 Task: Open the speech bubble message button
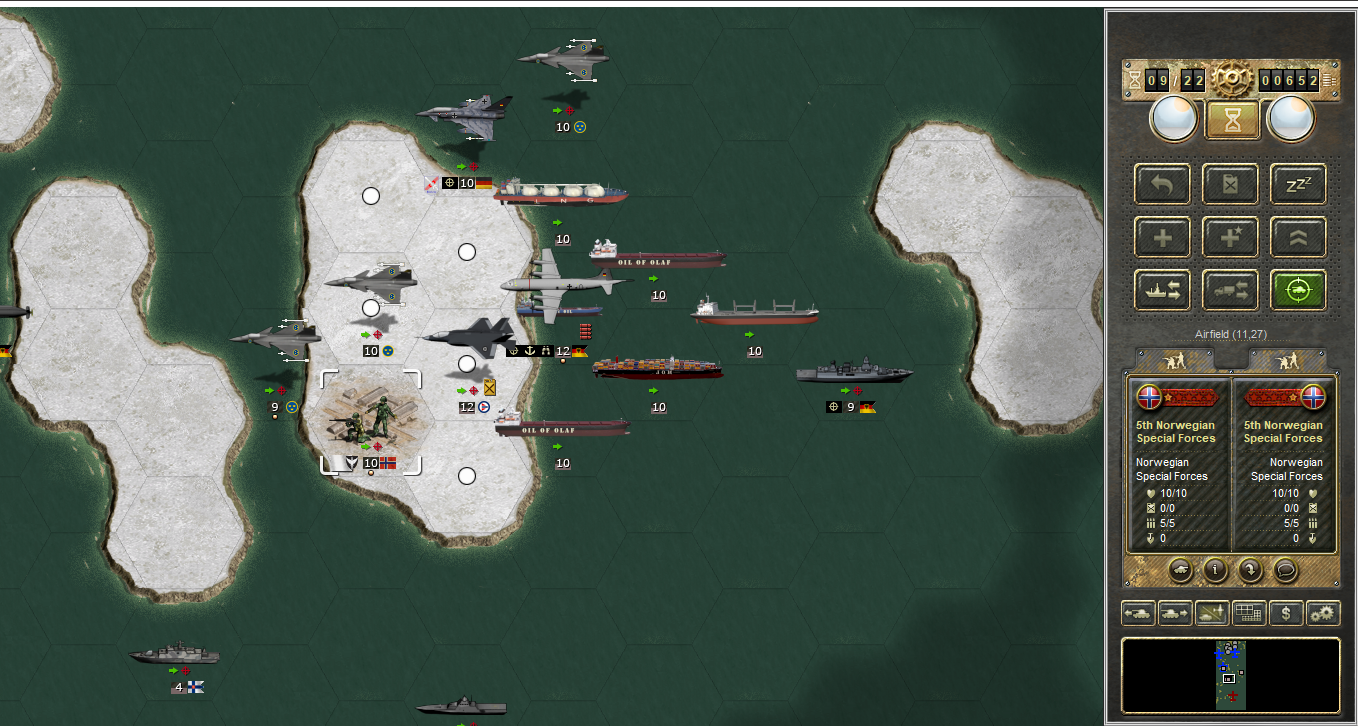(1284, 570)
